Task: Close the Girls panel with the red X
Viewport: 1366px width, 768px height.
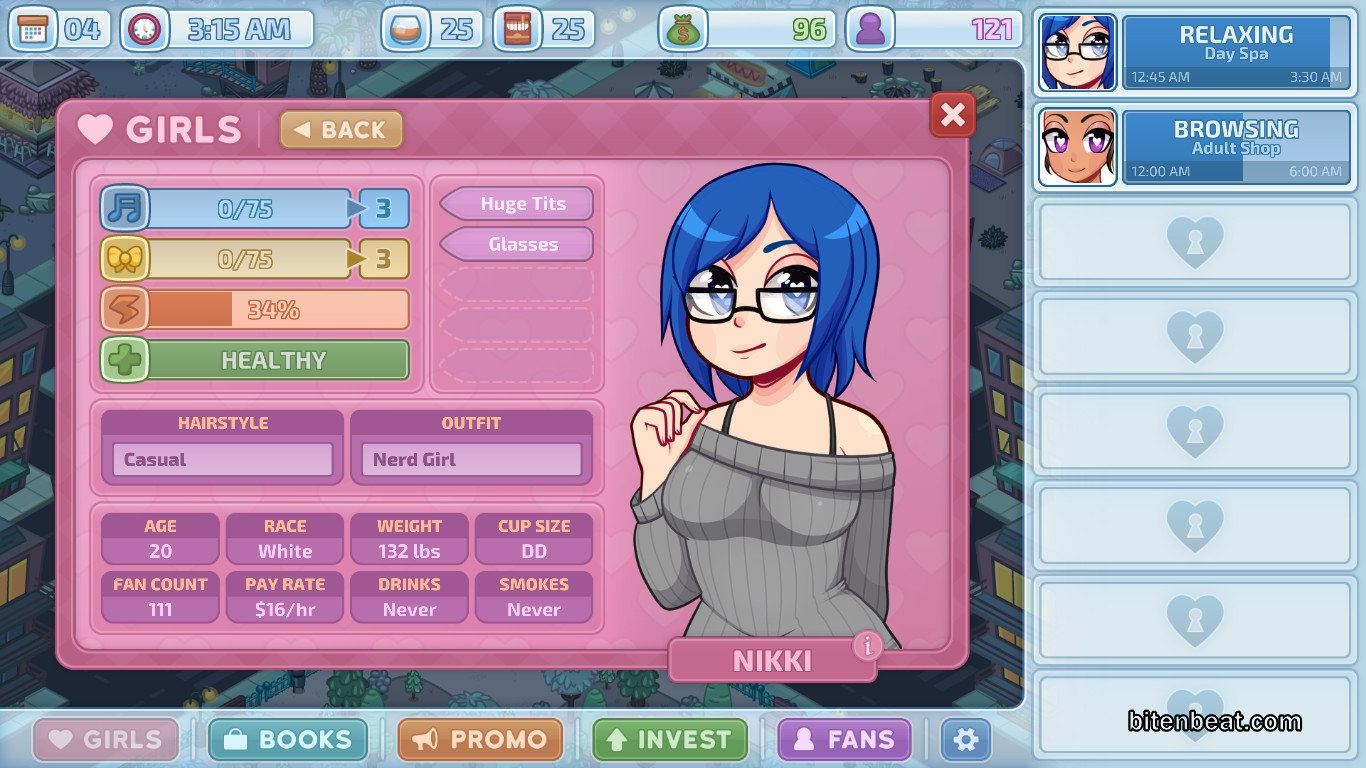Action: coord(952,116)
